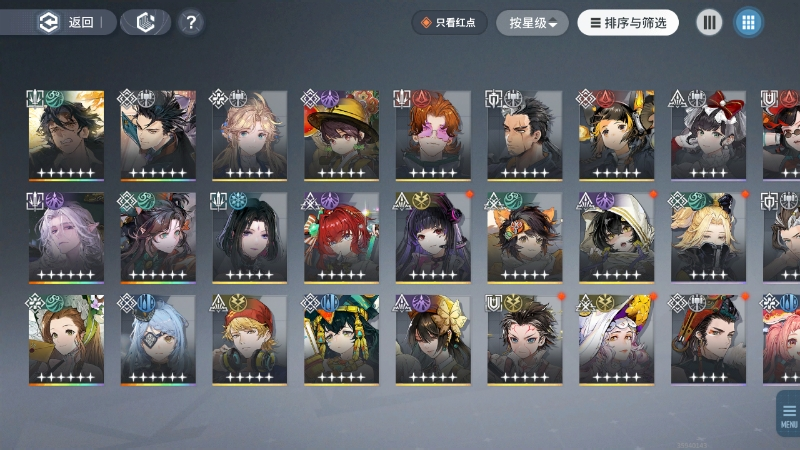Select the white-haired pointed-ear character card
The image size is (800, 450).
66,237
